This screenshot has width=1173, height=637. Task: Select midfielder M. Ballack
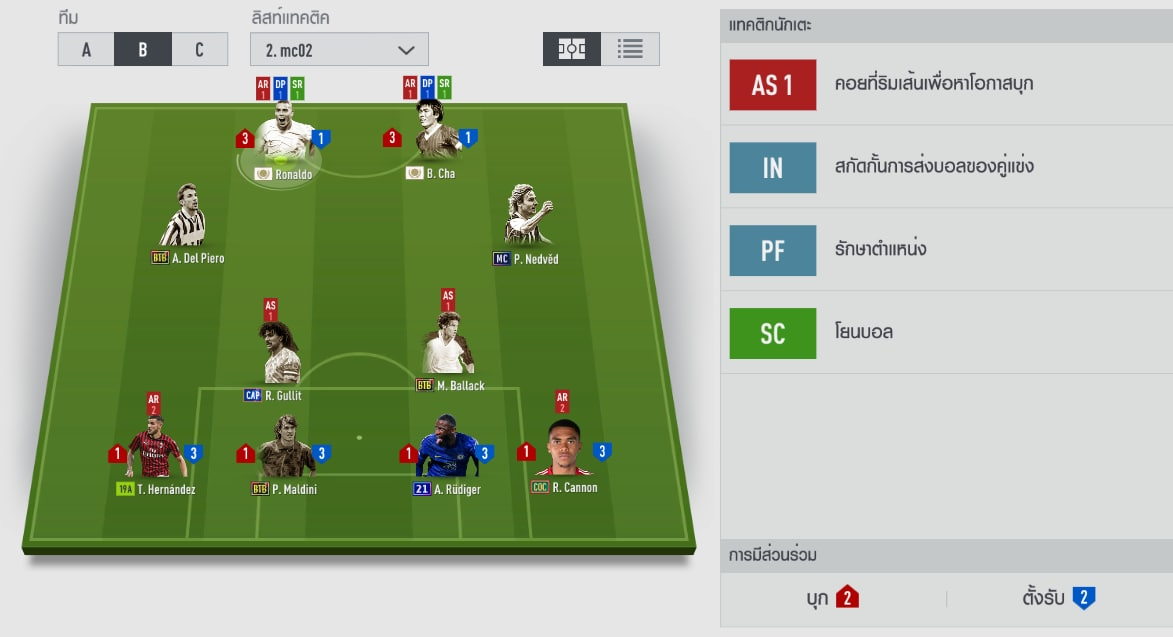(447, 345)
